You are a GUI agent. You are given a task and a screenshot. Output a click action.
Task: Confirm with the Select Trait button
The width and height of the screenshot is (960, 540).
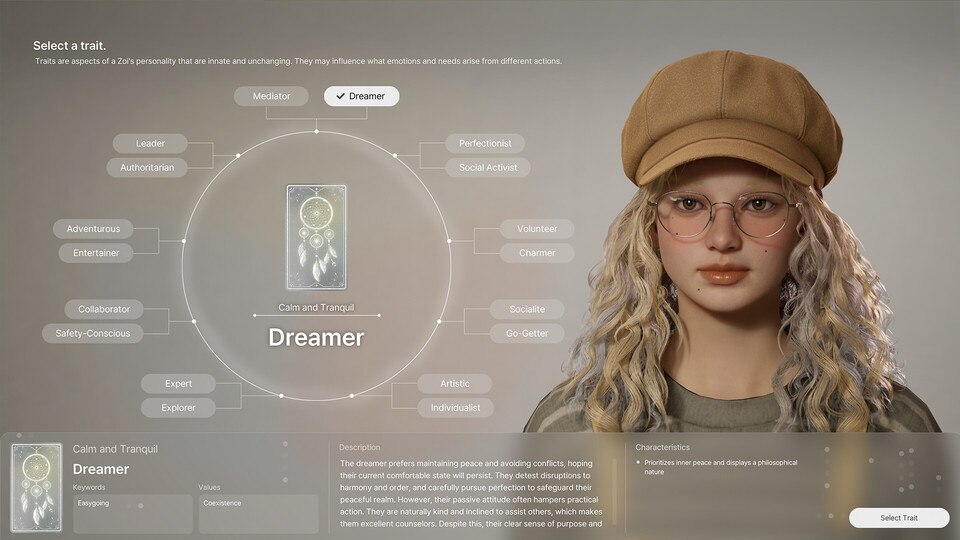[x=898, y=517]
